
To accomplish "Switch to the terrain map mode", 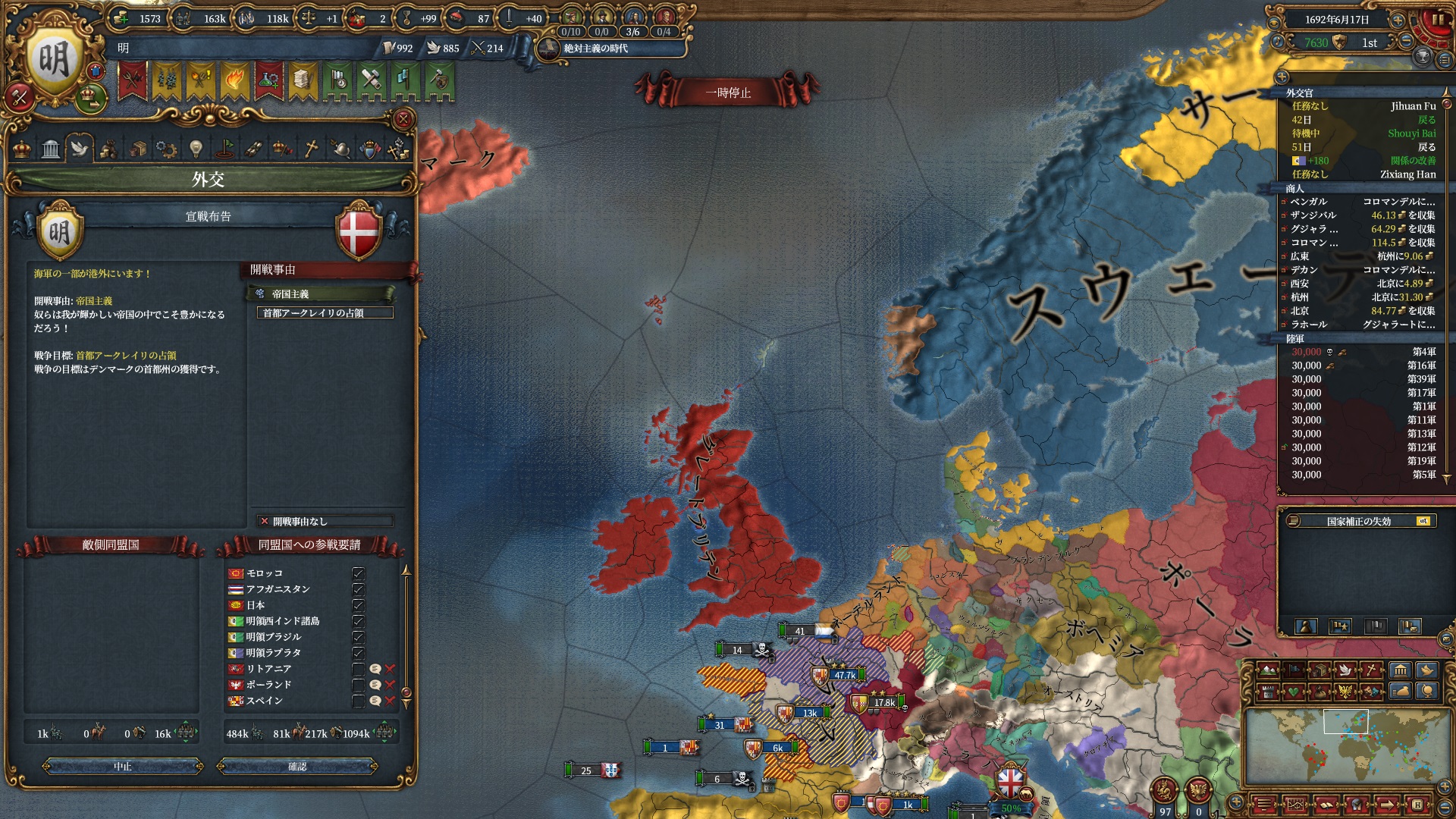I will pos(1267,670).
